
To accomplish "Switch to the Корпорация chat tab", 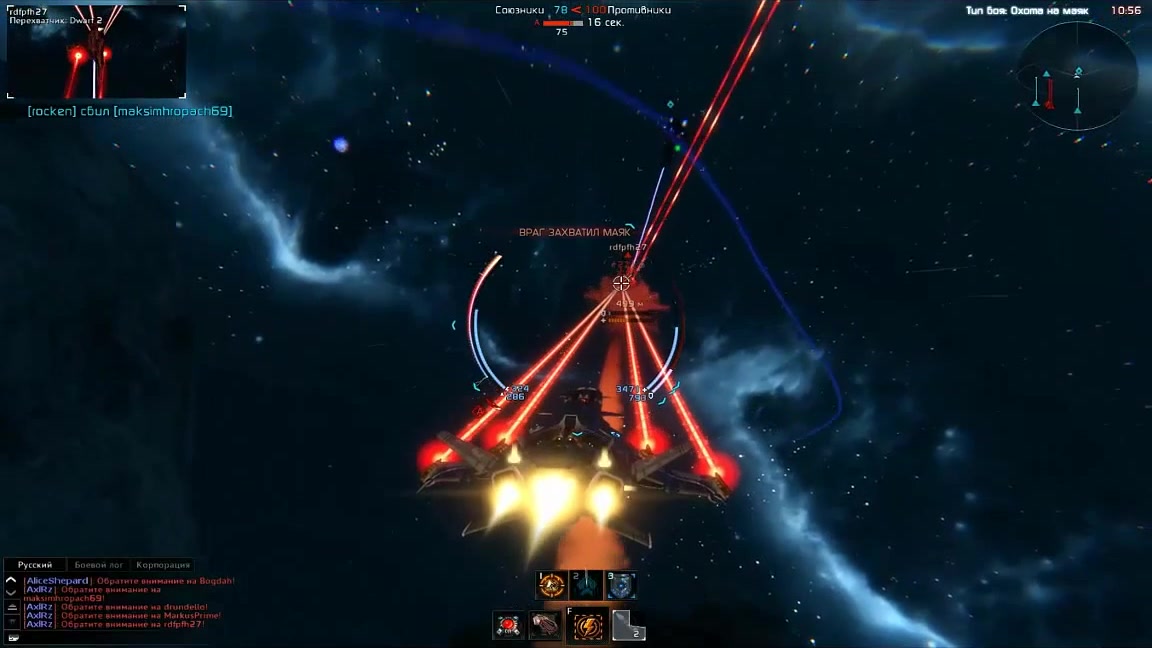I will [x=163, y=565].
